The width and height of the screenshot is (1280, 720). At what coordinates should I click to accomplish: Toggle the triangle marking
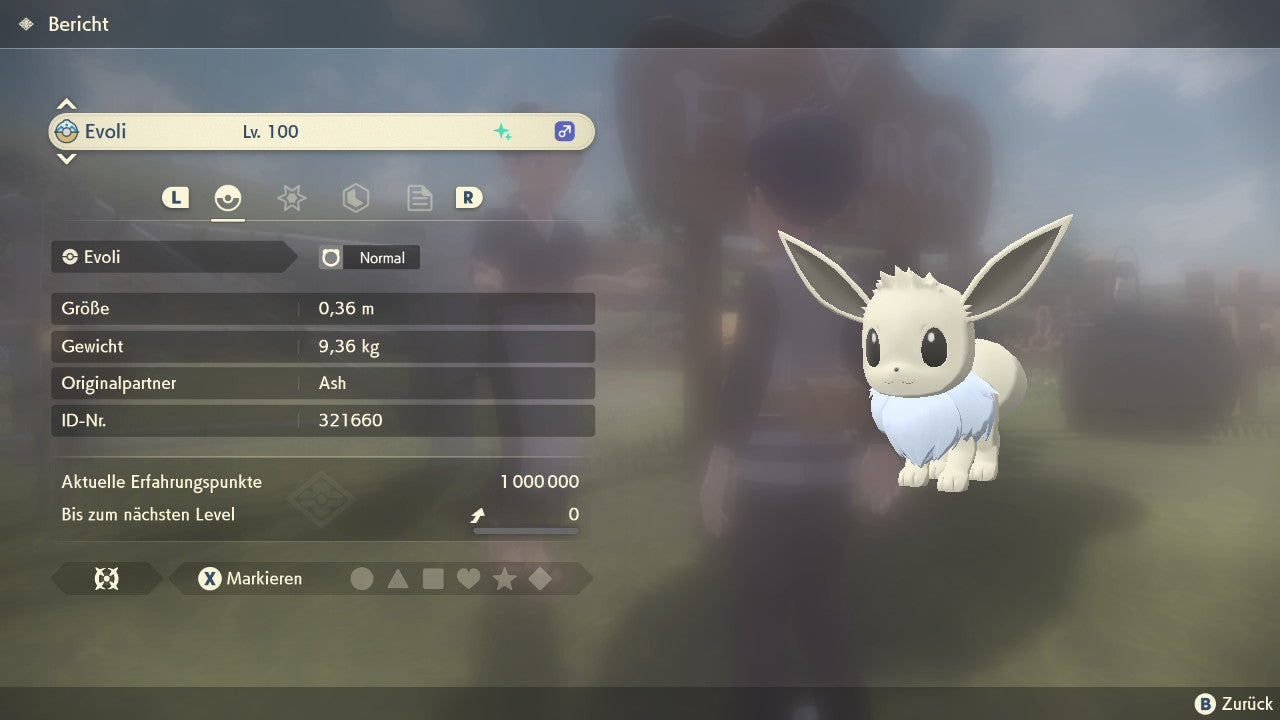pos(398,579)
